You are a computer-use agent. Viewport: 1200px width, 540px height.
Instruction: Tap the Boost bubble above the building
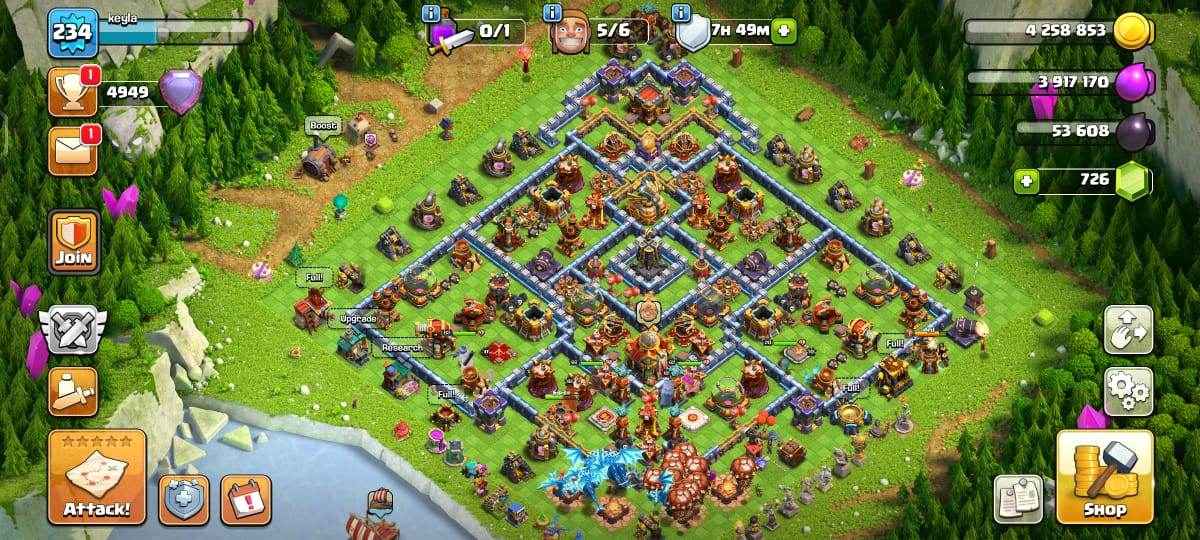[x=322, y=126]
